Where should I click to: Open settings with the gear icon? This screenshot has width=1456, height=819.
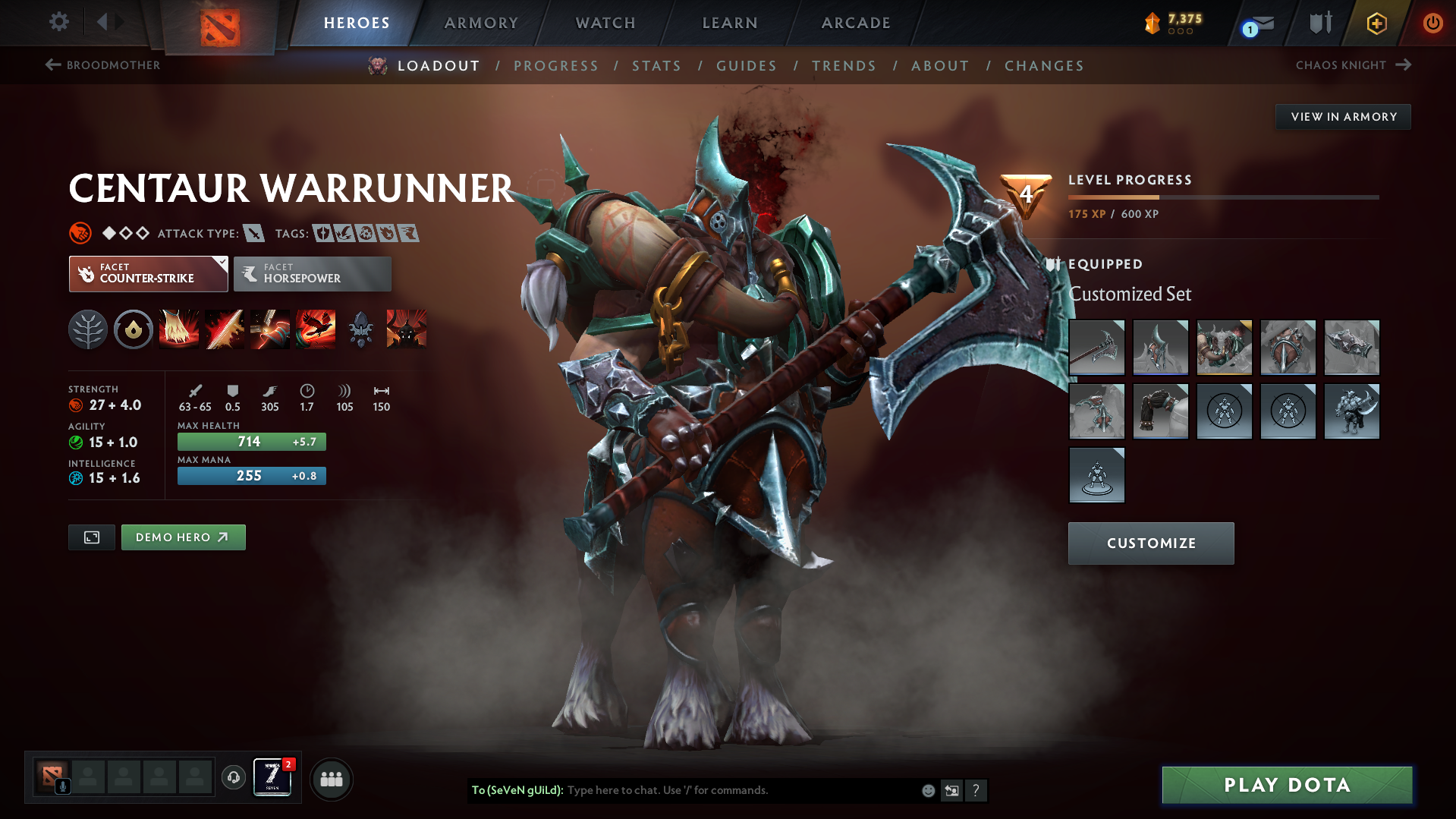pos(58,22)
